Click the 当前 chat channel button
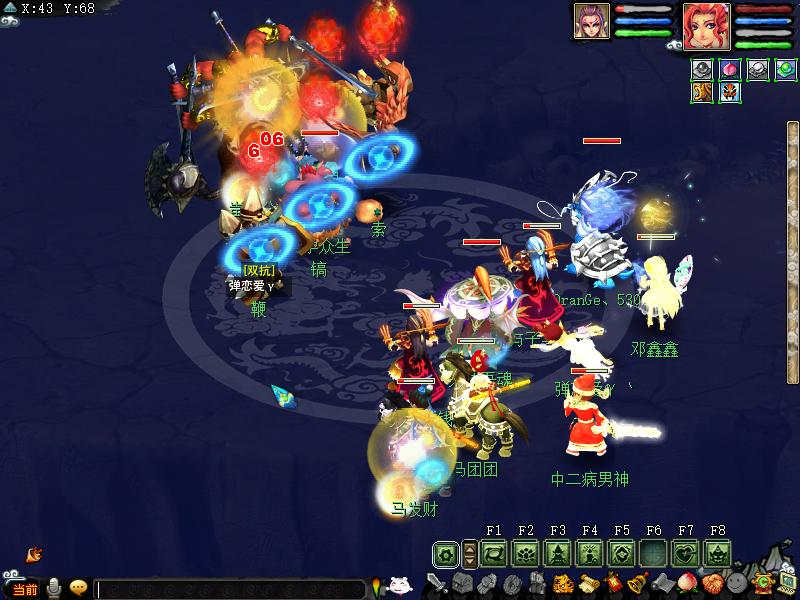 tap(25, 590)
